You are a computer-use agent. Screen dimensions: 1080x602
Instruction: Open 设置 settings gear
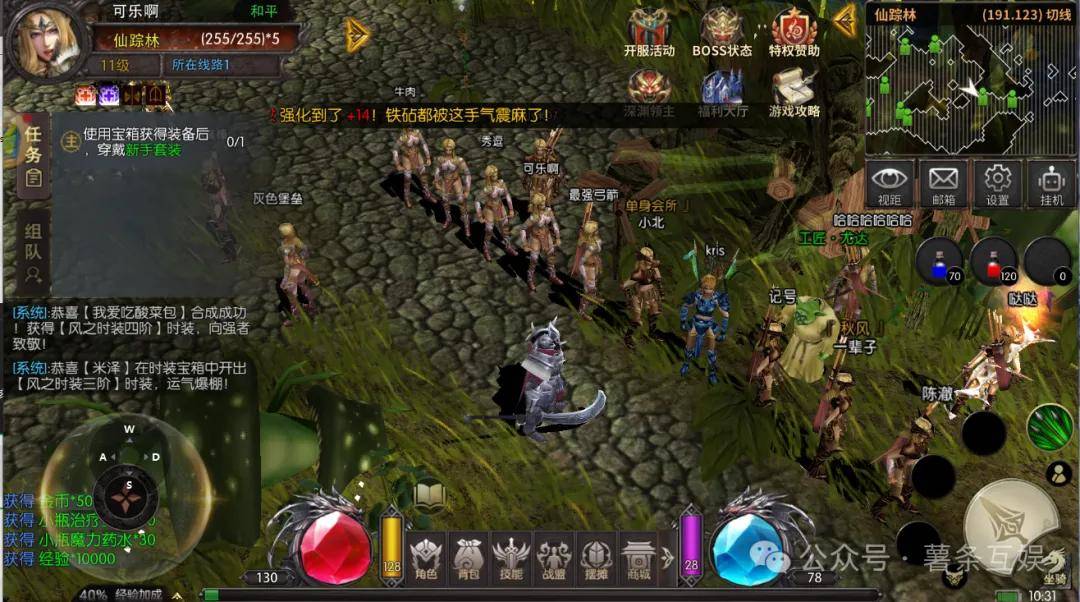[x=997, y=184]
